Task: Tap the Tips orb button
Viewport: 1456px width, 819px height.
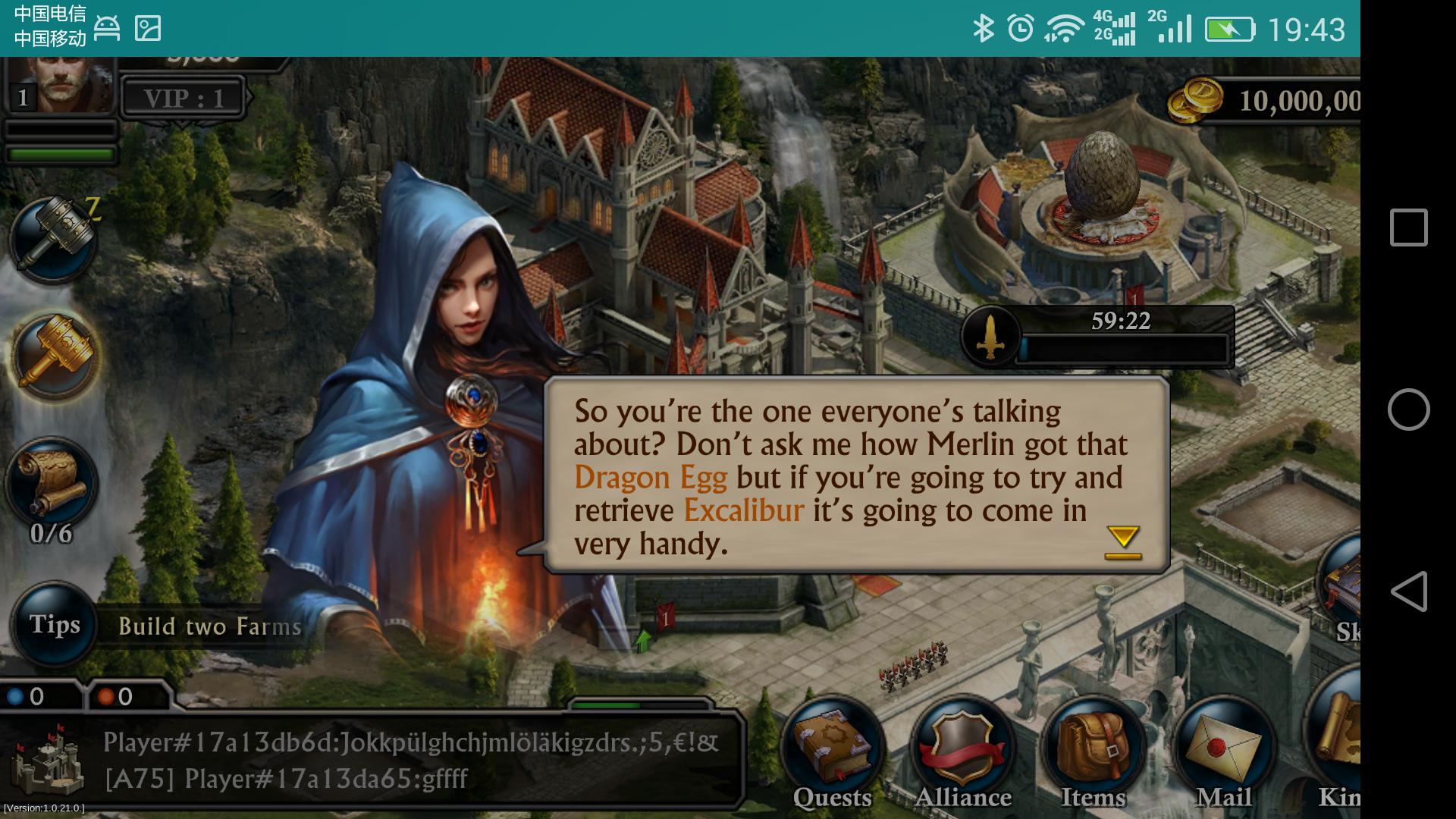Action: pyautogui.click(x=55, y=625)
